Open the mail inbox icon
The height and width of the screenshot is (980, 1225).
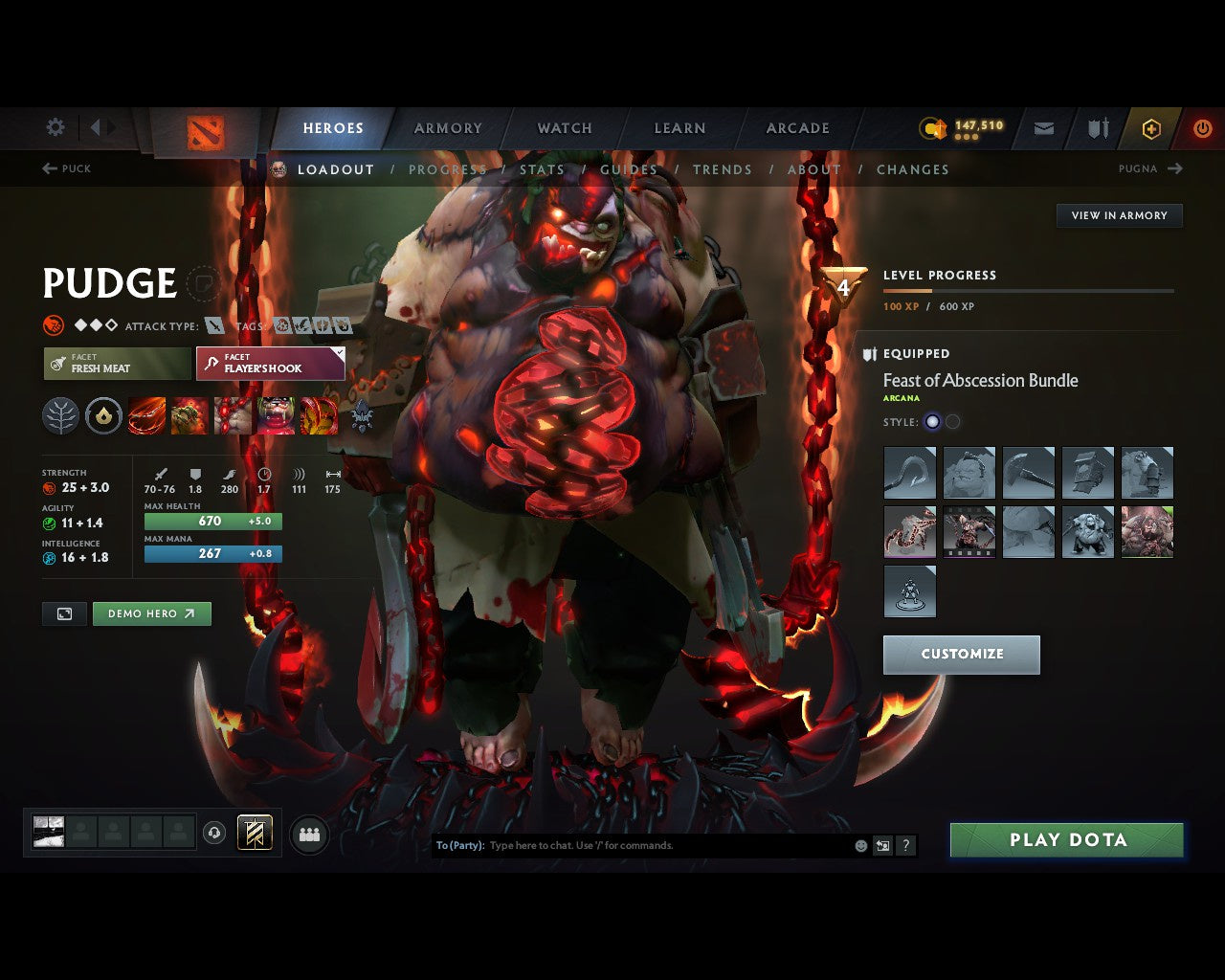click(1044, 128)
